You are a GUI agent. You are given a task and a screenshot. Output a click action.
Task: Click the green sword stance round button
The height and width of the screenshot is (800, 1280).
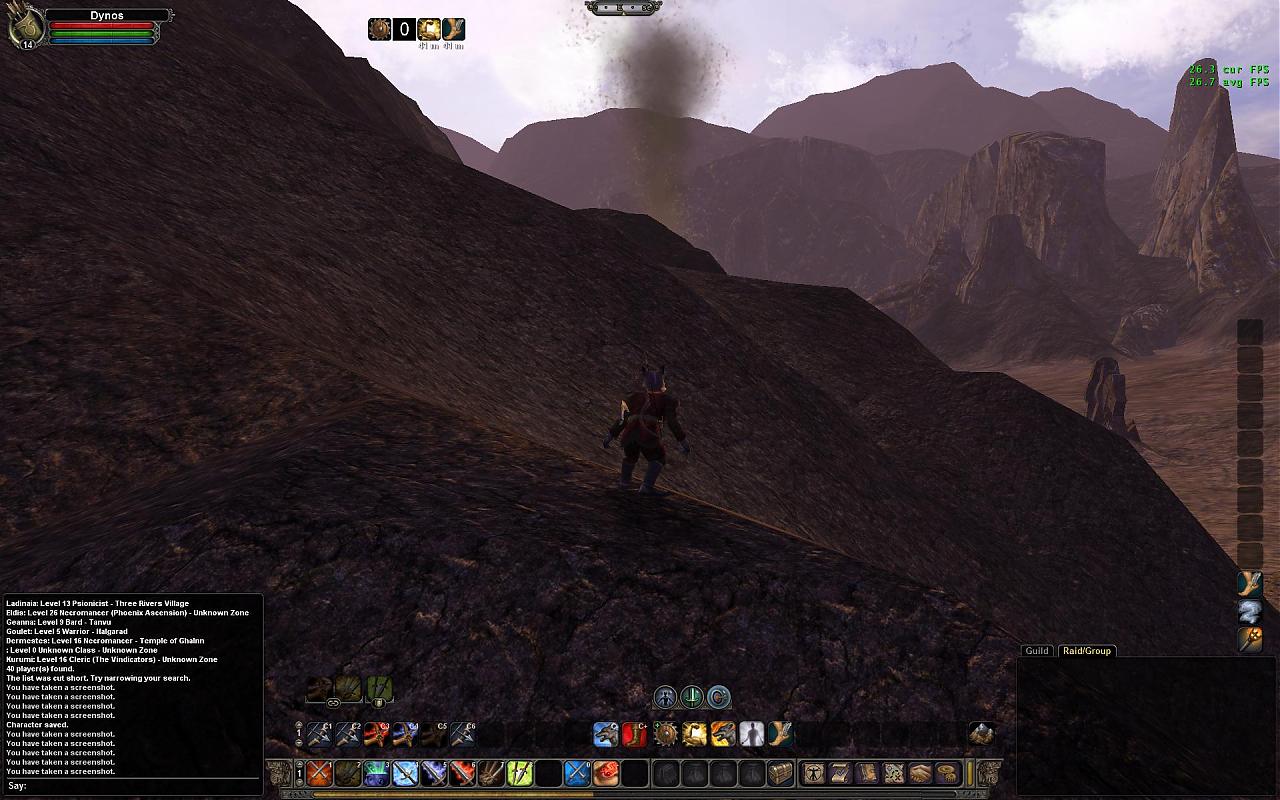692,697
